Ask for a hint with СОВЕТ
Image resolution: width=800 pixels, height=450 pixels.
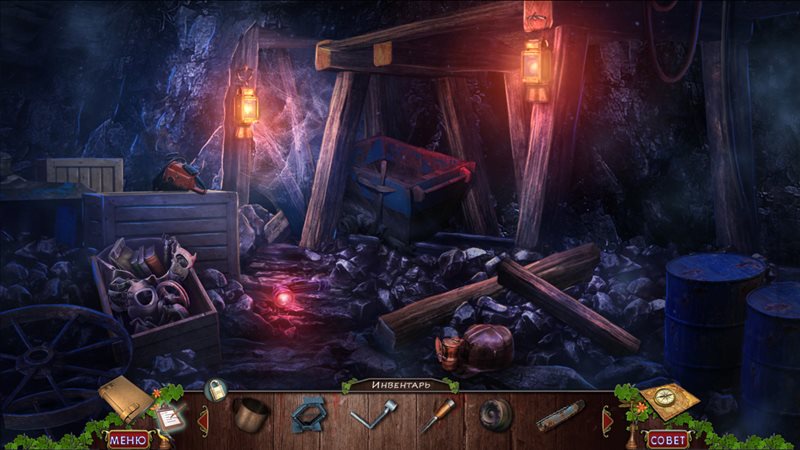coord(668,438)
